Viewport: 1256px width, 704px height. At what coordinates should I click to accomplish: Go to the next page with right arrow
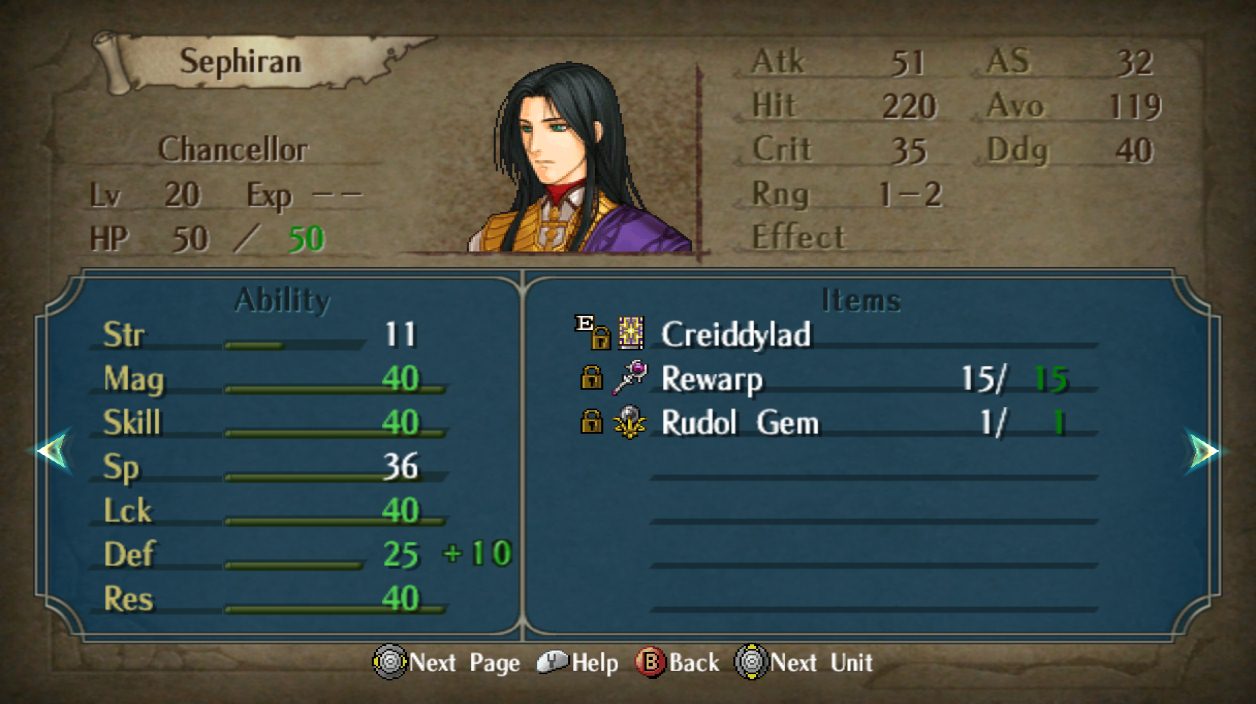point(1203,452)
